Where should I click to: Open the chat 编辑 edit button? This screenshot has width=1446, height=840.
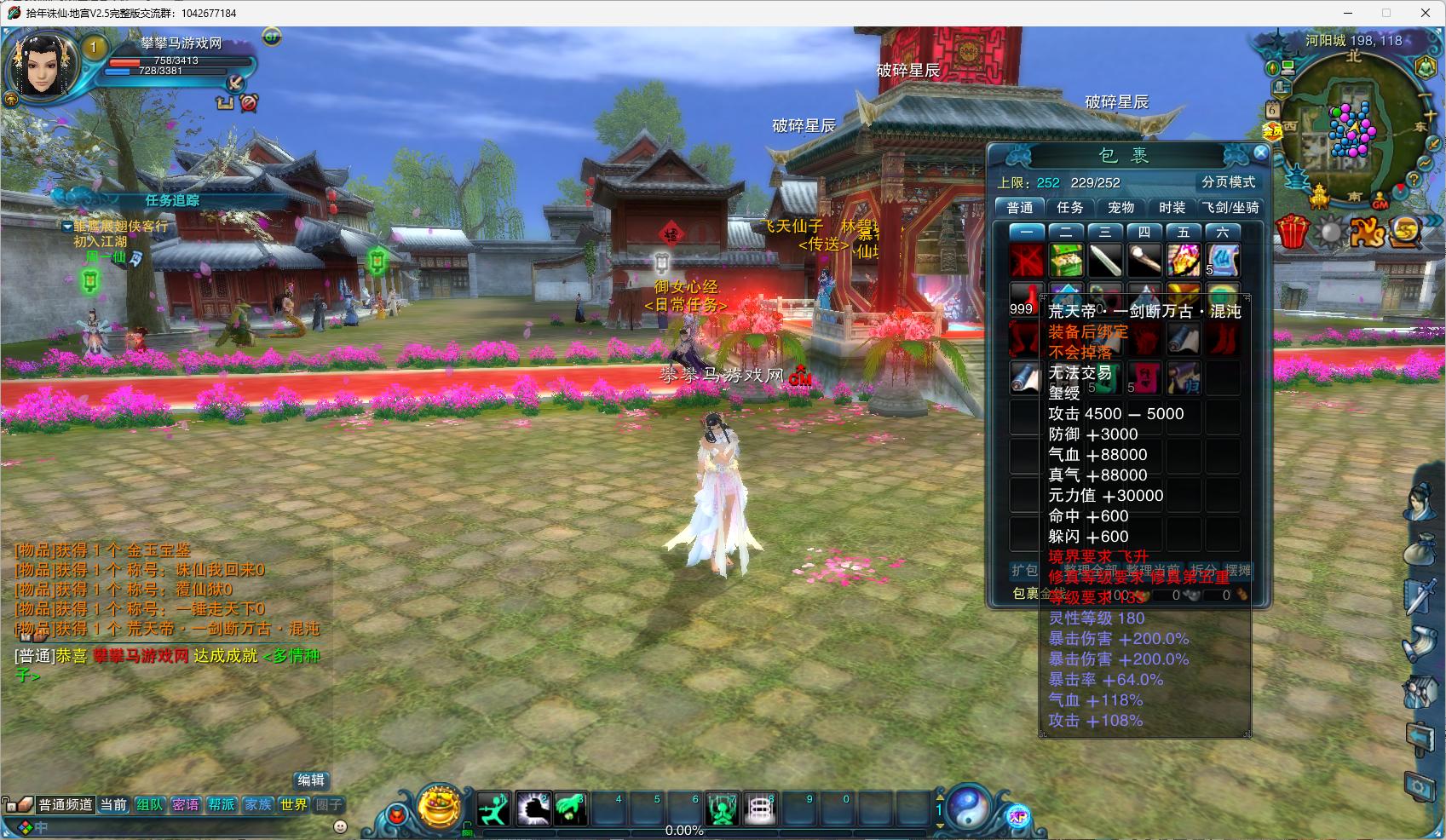click(311, 780)
